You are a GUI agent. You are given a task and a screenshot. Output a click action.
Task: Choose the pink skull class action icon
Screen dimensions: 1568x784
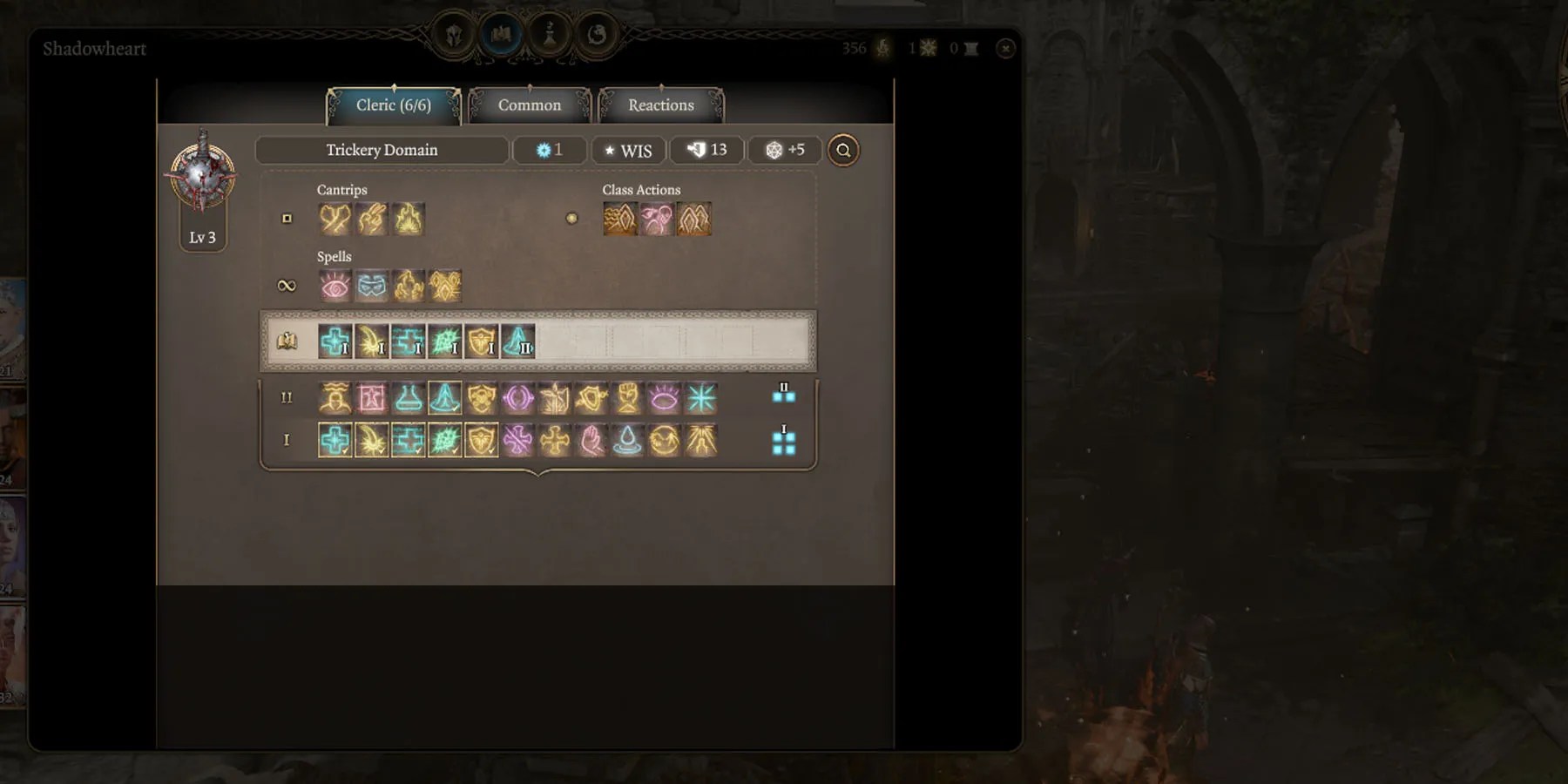click(657, 219)
